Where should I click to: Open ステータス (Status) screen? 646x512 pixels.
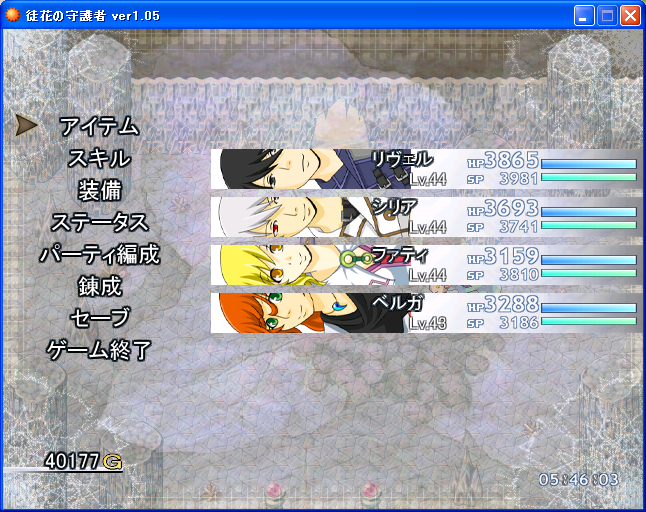pos(99,223)
